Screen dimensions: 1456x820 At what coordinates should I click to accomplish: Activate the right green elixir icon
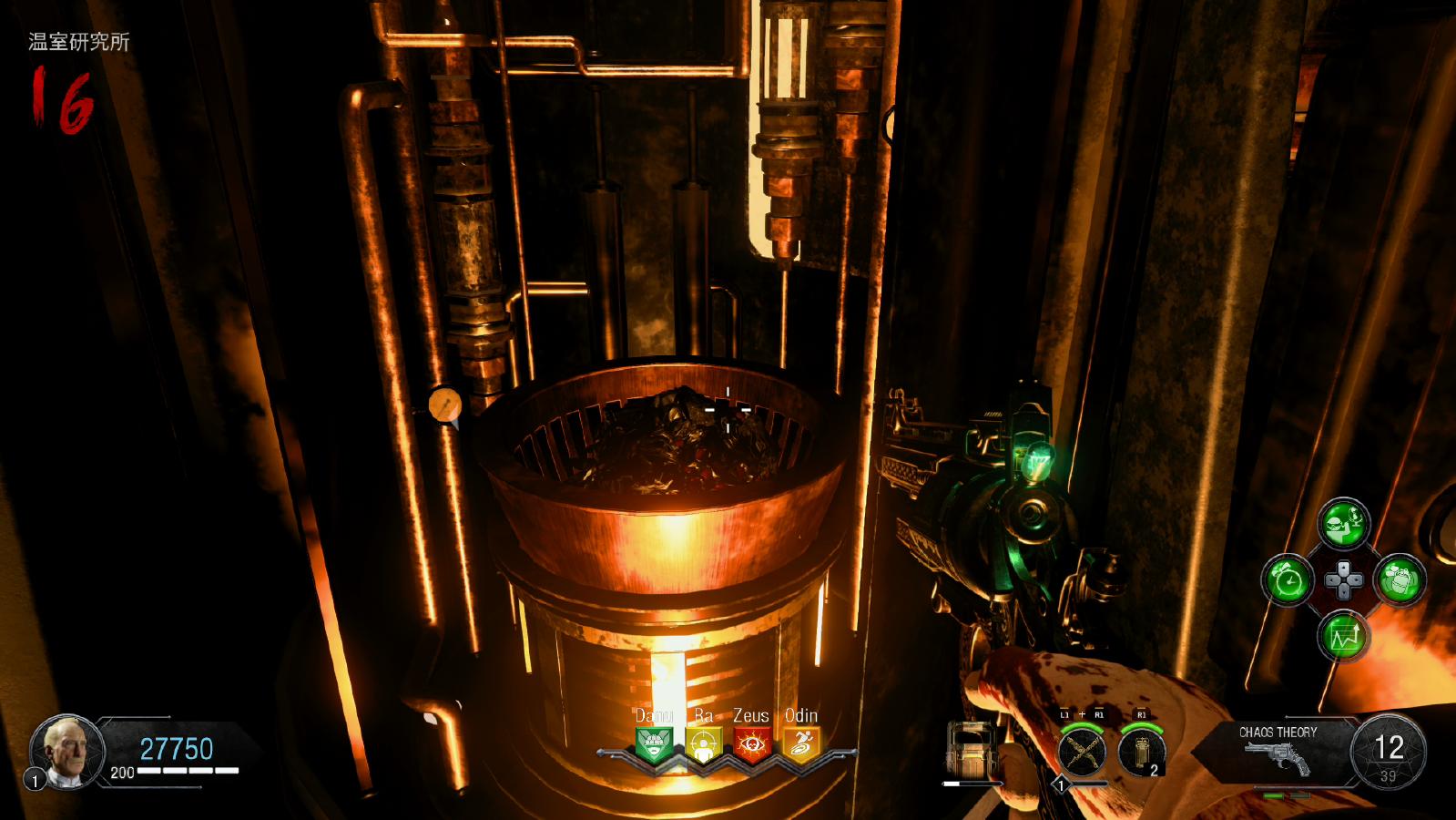point(1400,579)
